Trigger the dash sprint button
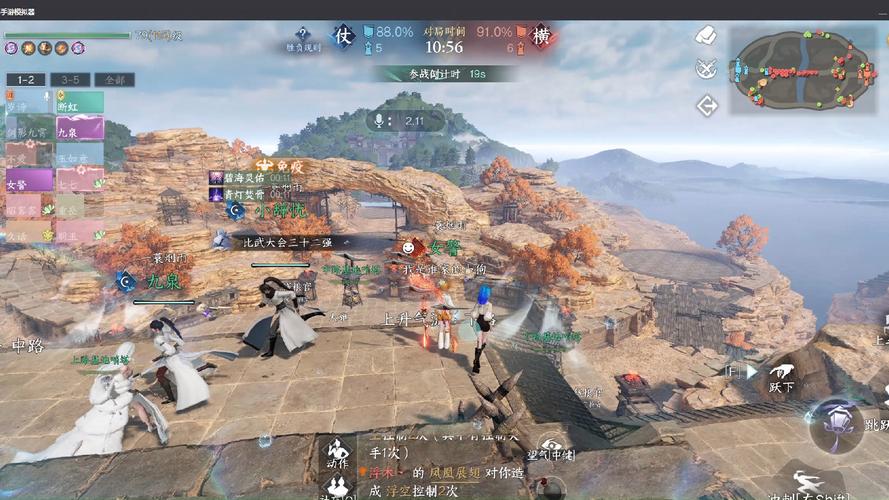Screen dimensions: 889x500 [x=808, y=483]
